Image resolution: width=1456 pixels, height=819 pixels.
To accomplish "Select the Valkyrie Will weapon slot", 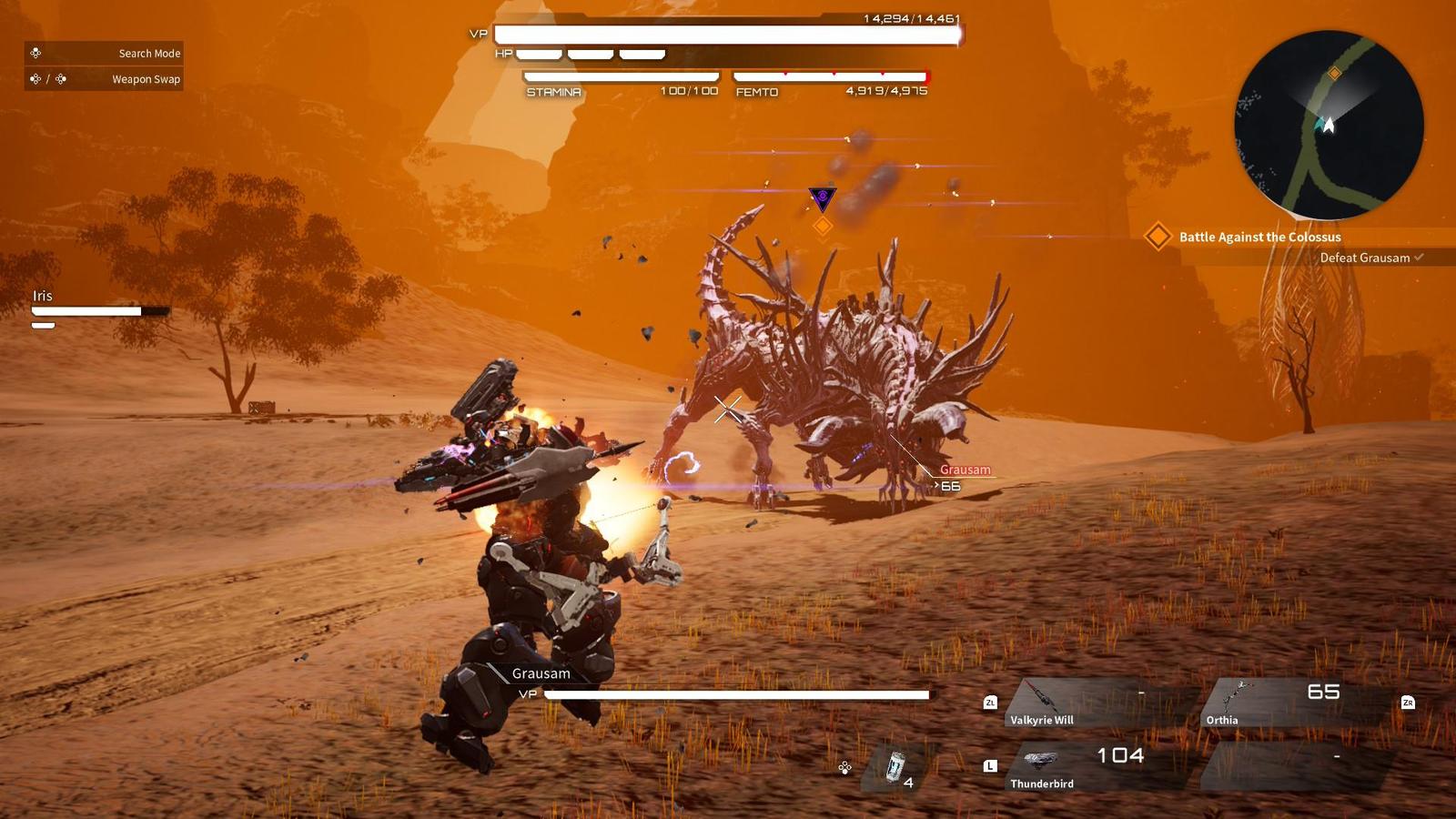I will coord(1092,703).
